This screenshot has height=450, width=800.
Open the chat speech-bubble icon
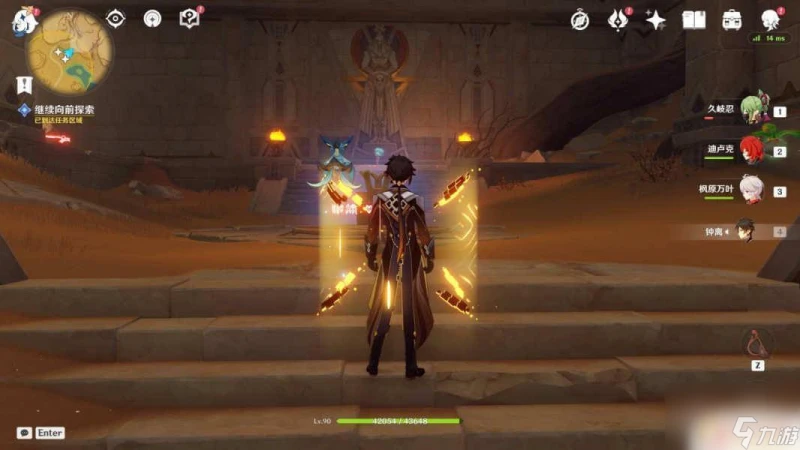click(23, 433)
